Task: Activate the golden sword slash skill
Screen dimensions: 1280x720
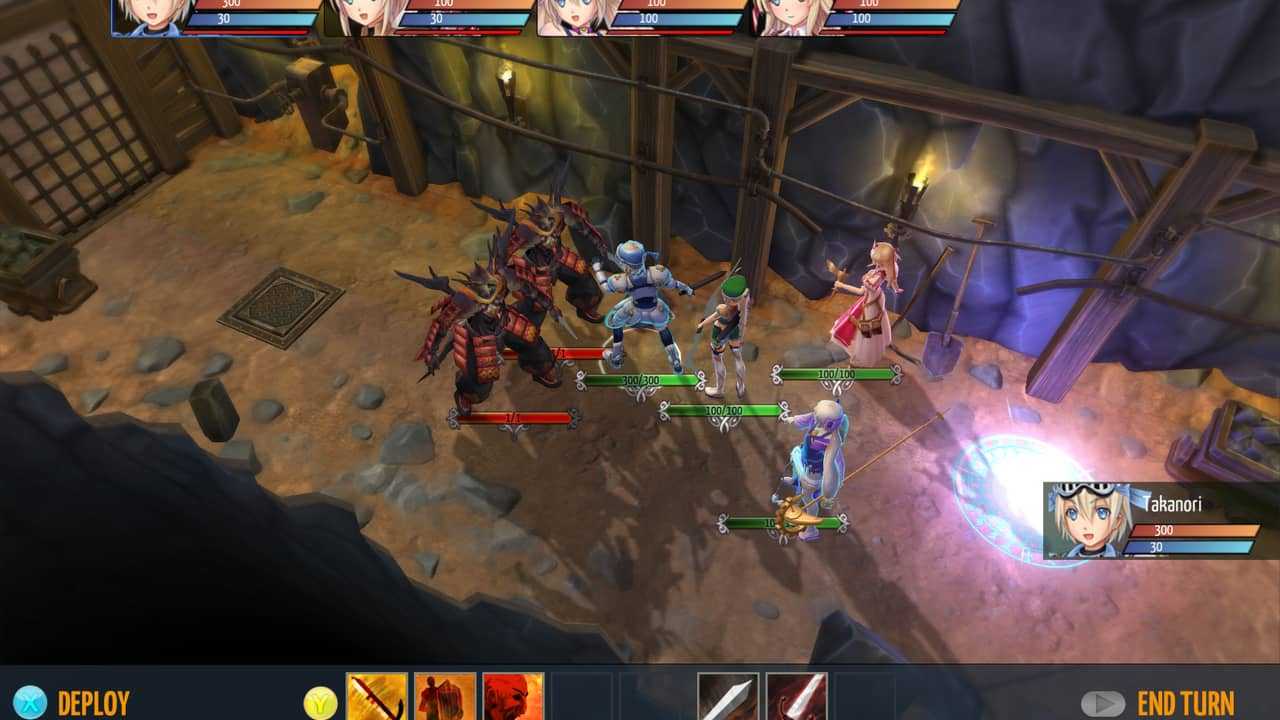Action: tap(377, 697)
